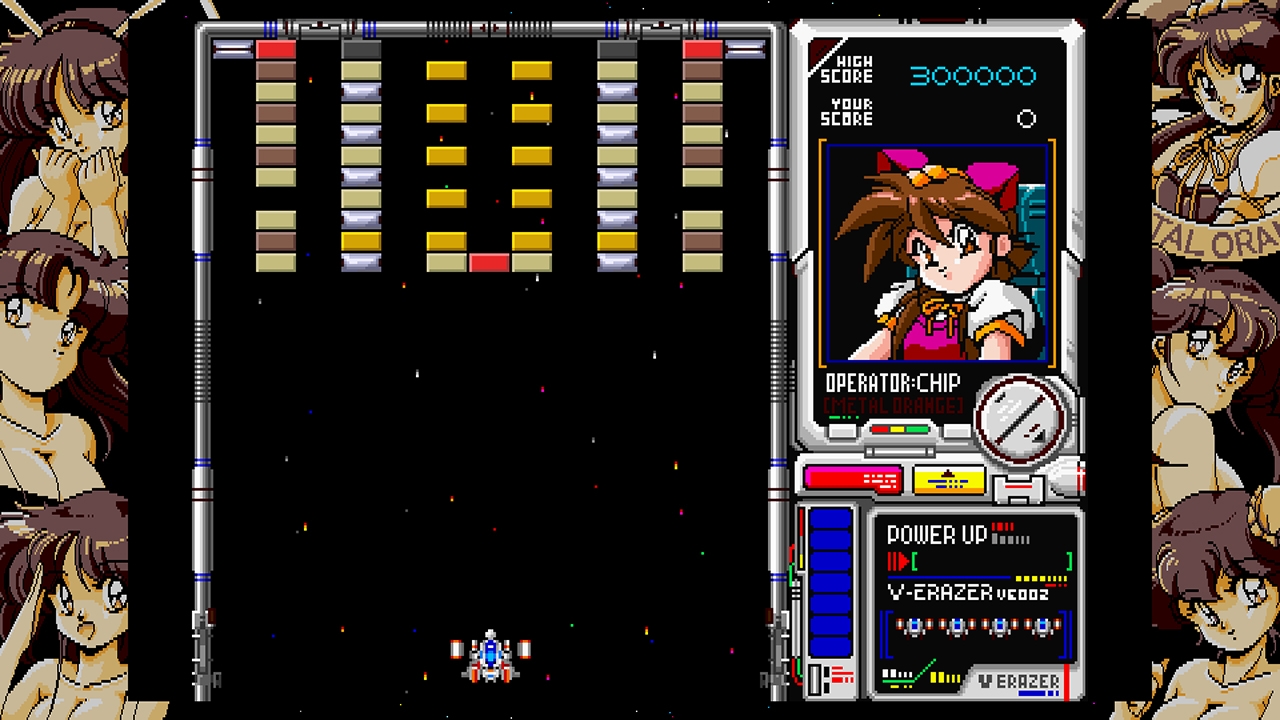This screenshot has height=720, width=1280.
Task: Click a V-ERAZER ship icon in reserve row
Action: coord(915,626)
